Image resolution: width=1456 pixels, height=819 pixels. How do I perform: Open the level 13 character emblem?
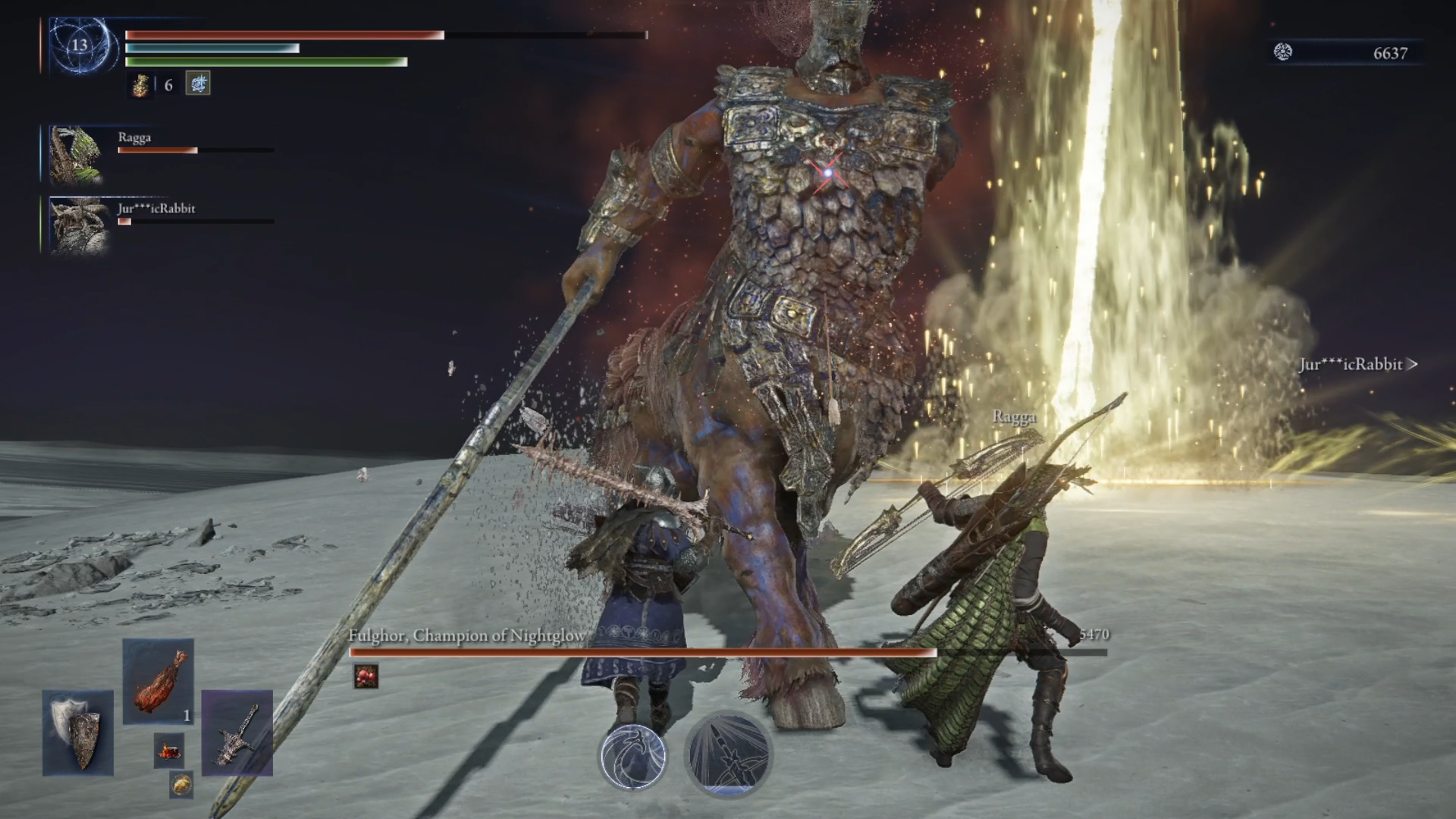(x=80, y=45)
